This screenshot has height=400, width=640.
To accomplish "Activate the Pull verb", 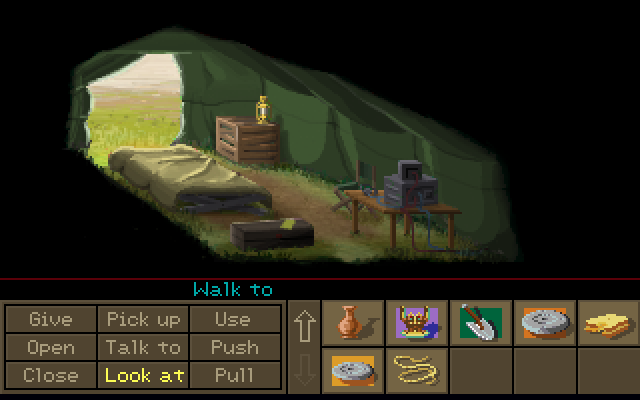I will [233, 375].
